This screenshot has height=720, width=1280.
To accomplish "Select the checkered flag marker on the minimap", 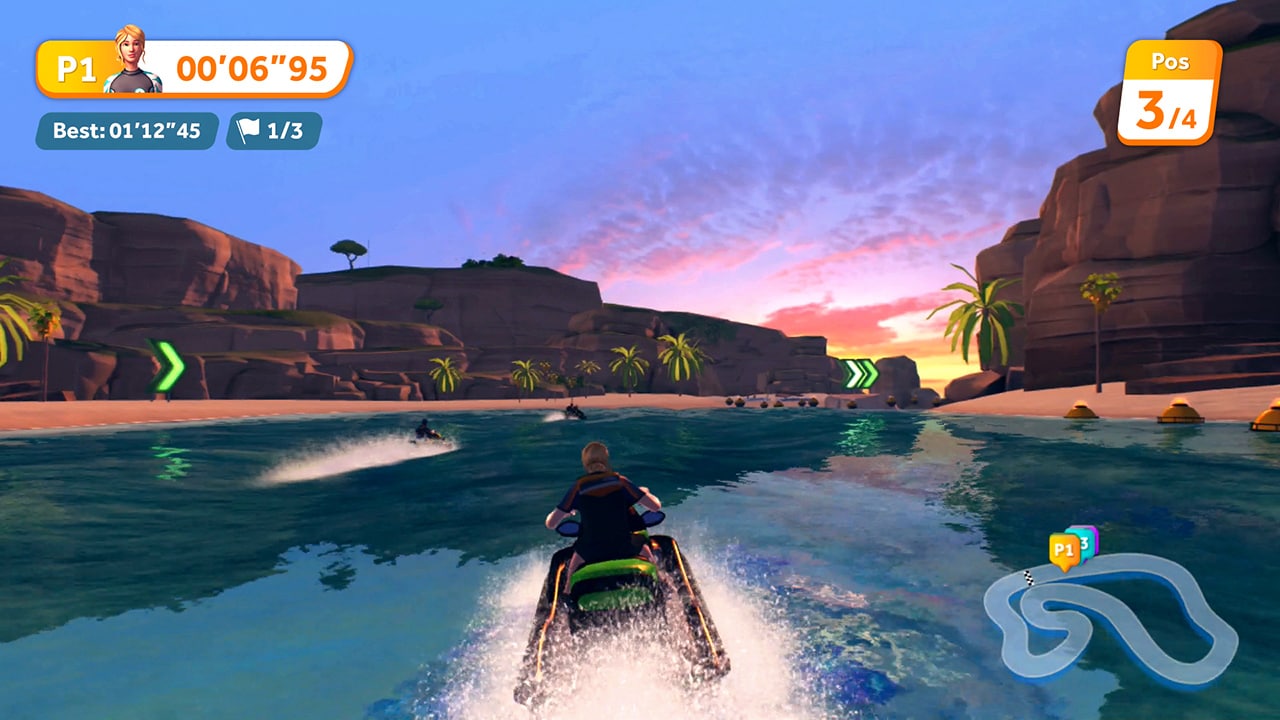I will pyautogui.click(x=1028, y=577).
